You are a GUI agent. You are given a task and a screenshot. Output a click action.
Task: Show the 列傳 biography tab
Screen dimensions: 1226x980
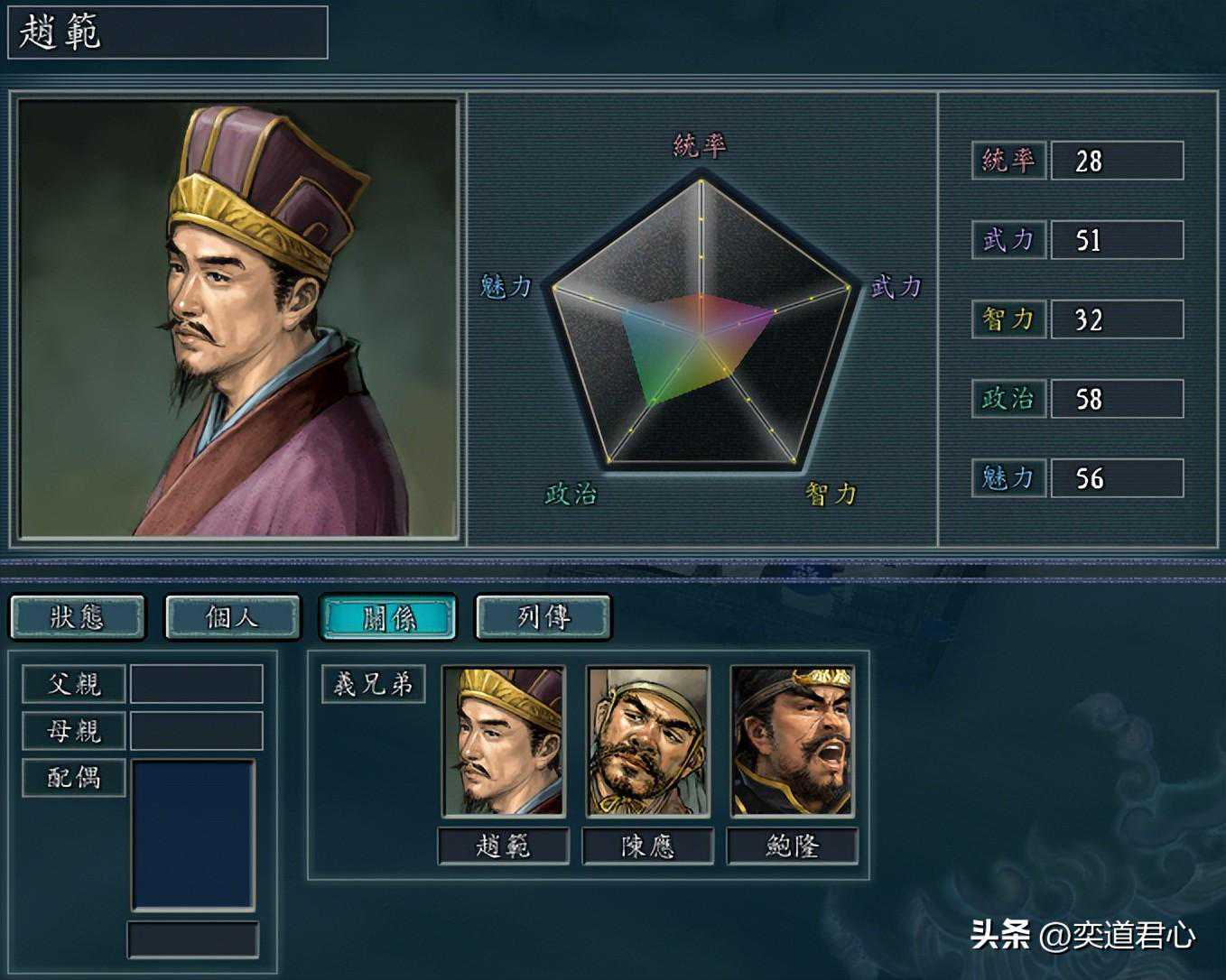543,617
